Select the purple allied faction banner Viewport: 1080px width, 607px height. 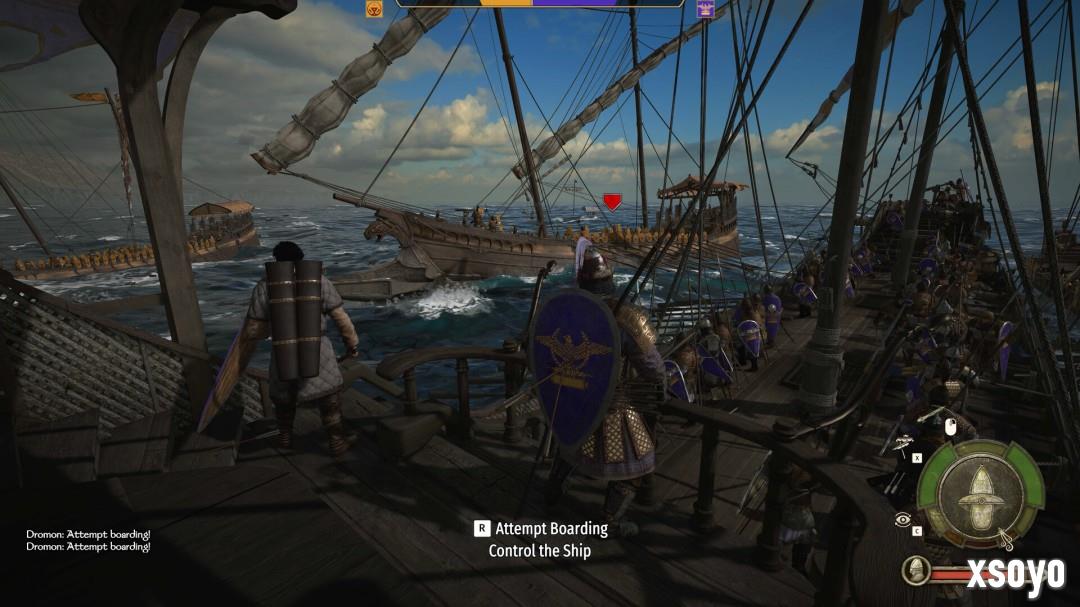click(705, 9)
